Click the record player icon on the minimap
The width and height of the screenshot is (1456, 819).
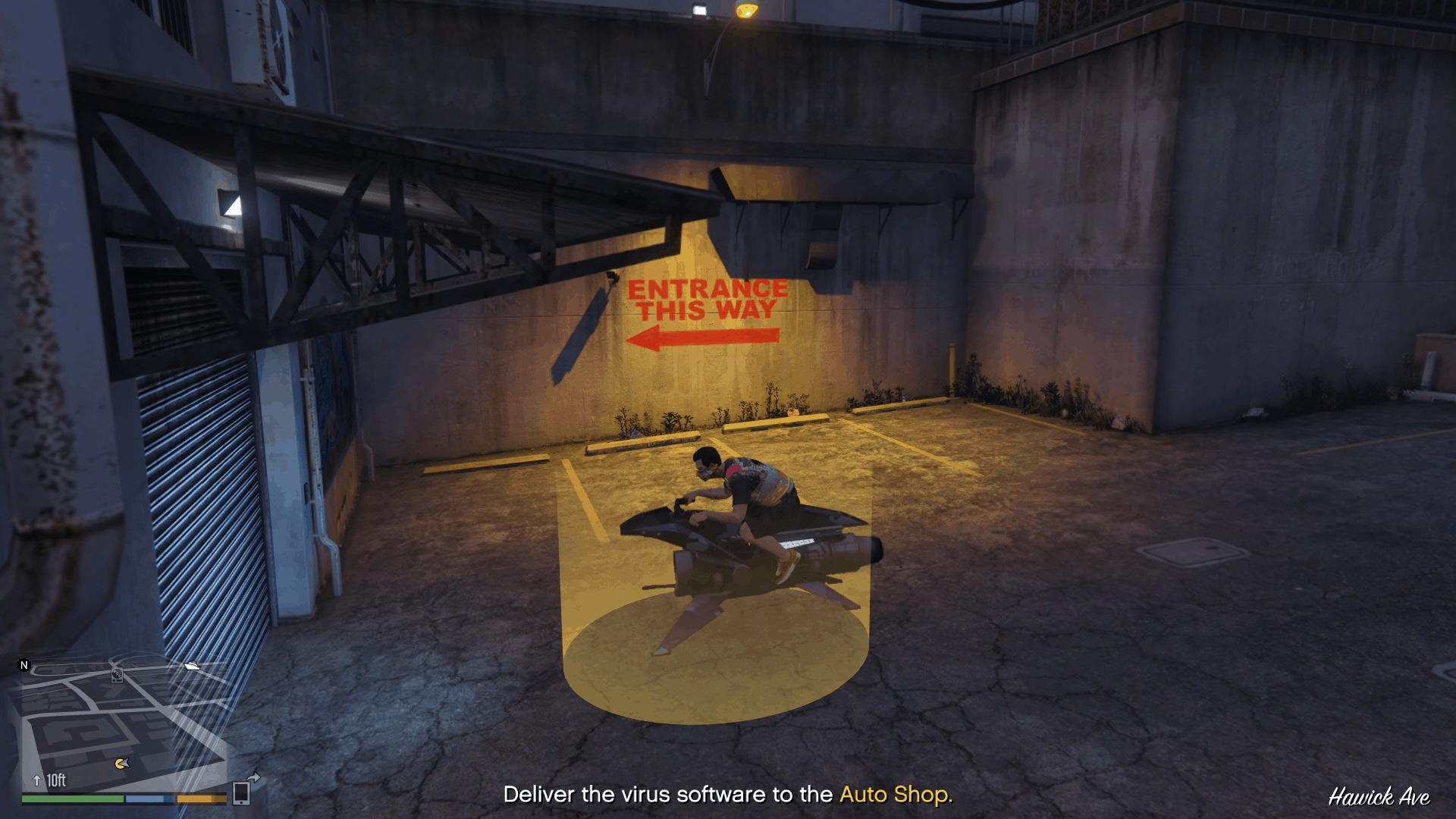pos(117,675)
